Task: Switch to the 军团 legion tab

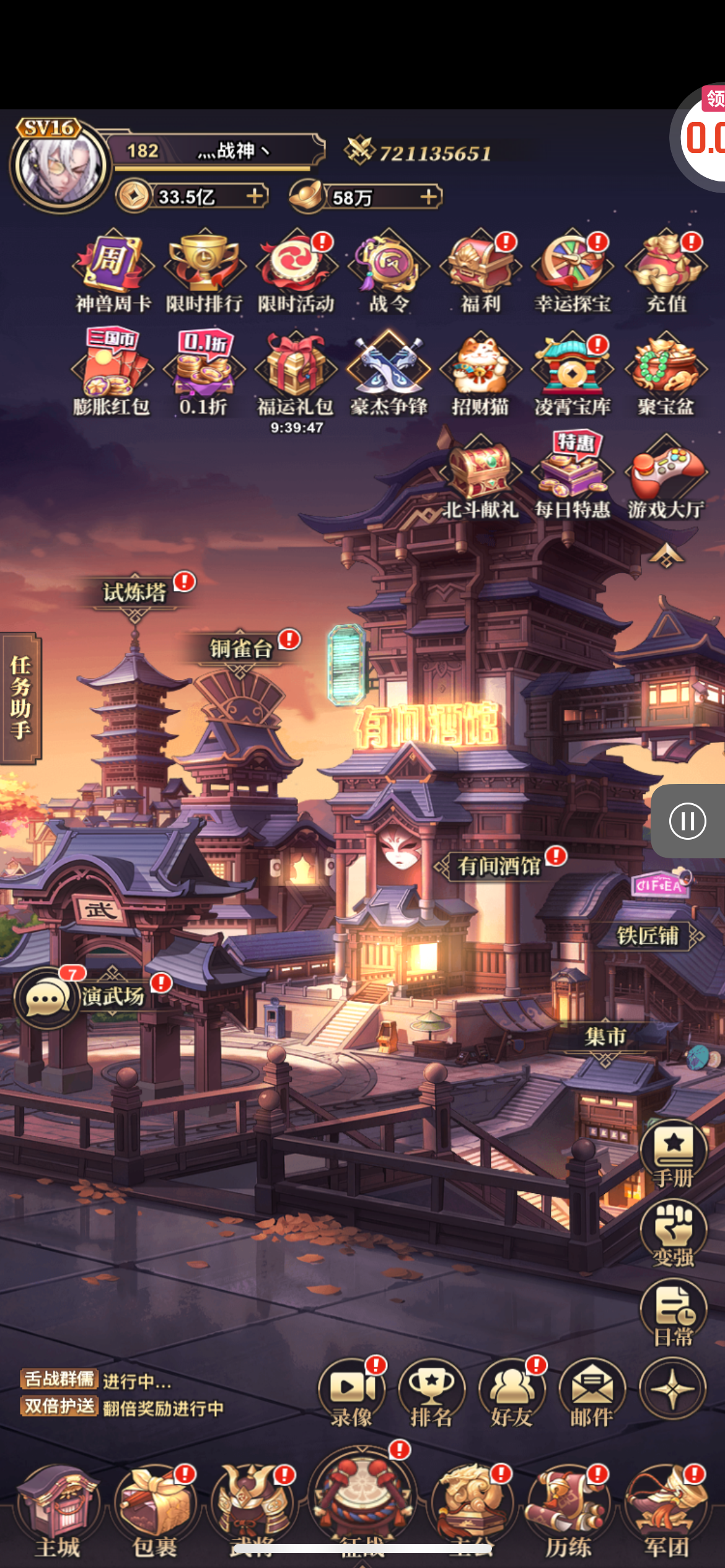Action: (666, 1511)
